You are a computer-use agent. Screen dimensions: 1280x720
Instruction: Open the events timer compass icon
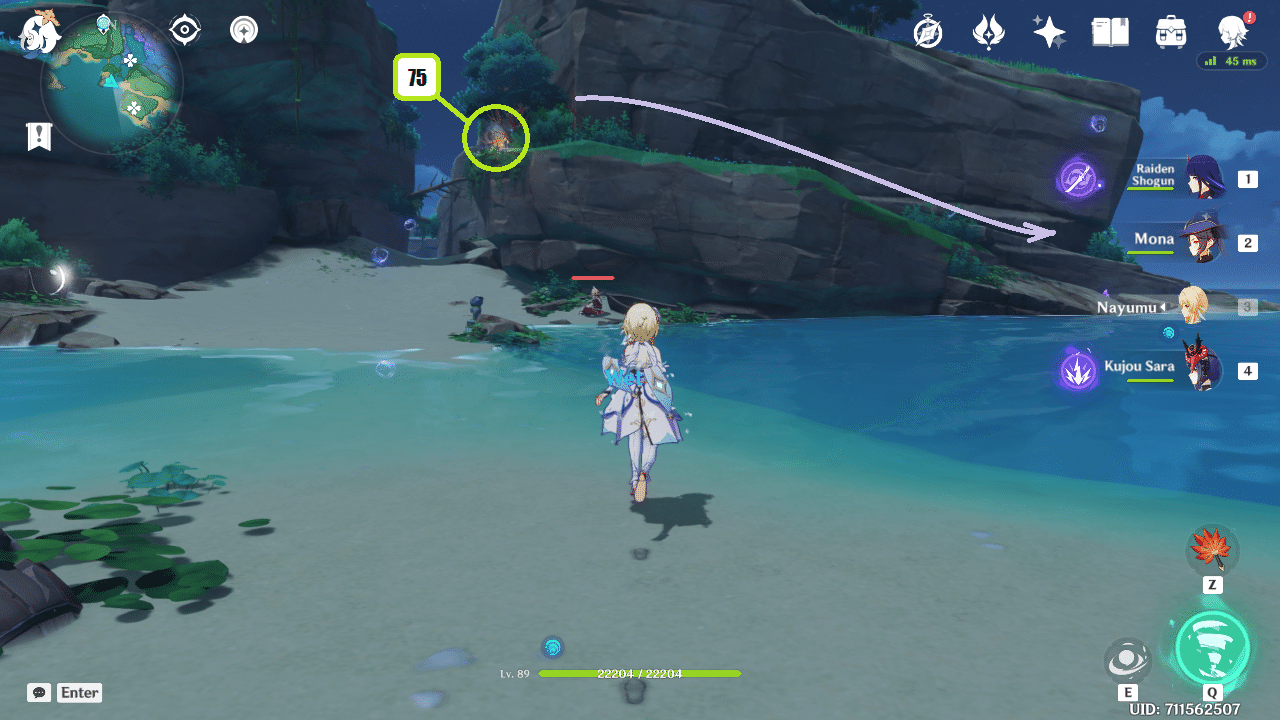click(926, 31)
